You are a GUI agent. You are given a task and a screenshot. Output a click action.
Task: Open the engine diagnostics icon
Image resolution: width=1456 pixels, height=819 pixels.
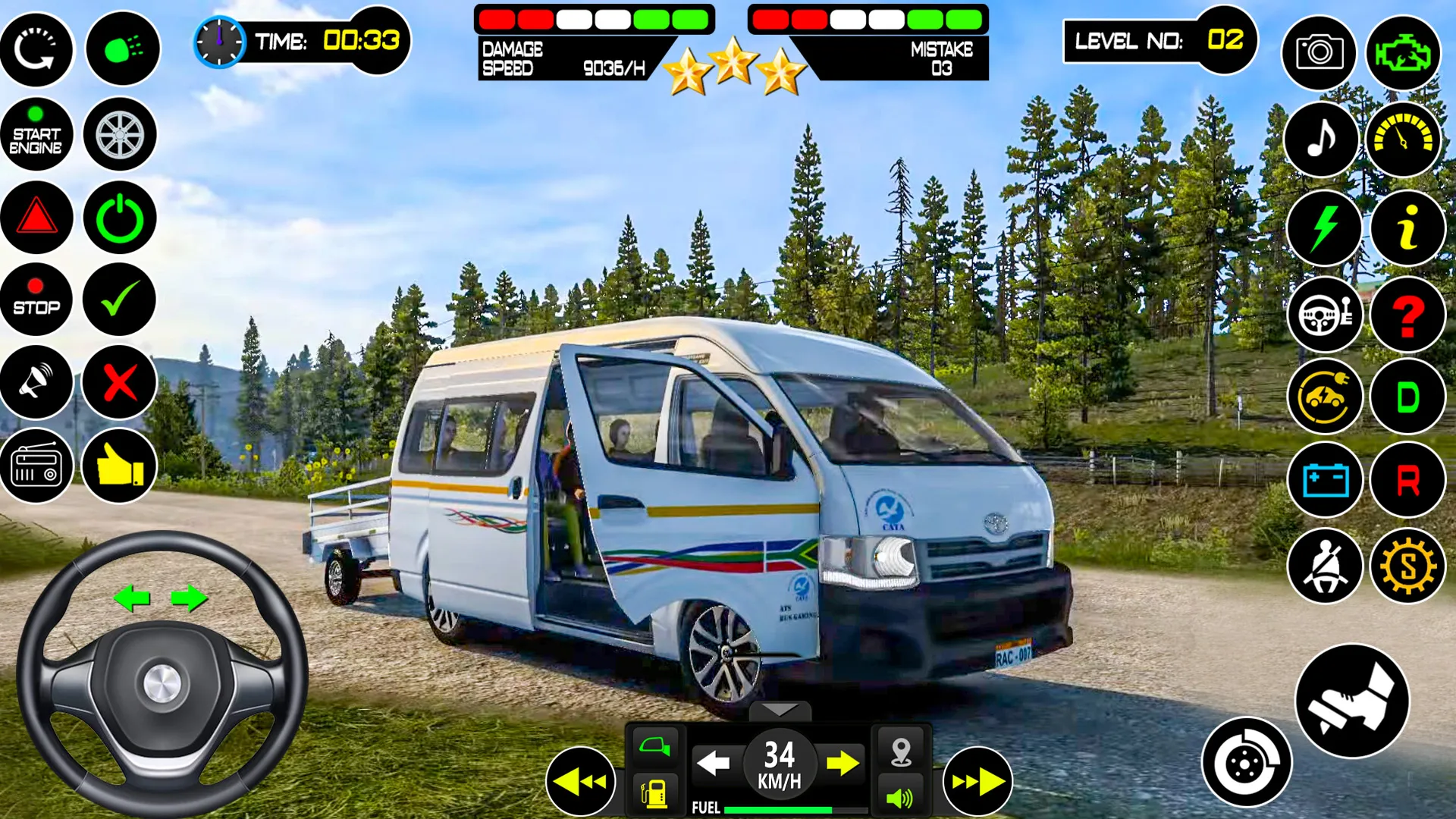1407,51
